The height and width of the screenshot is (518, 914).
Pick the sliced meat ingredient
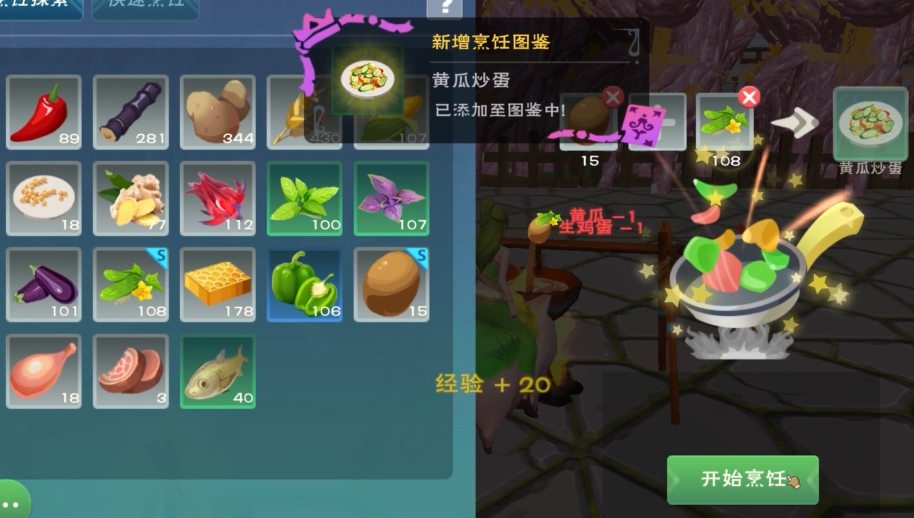131,371
